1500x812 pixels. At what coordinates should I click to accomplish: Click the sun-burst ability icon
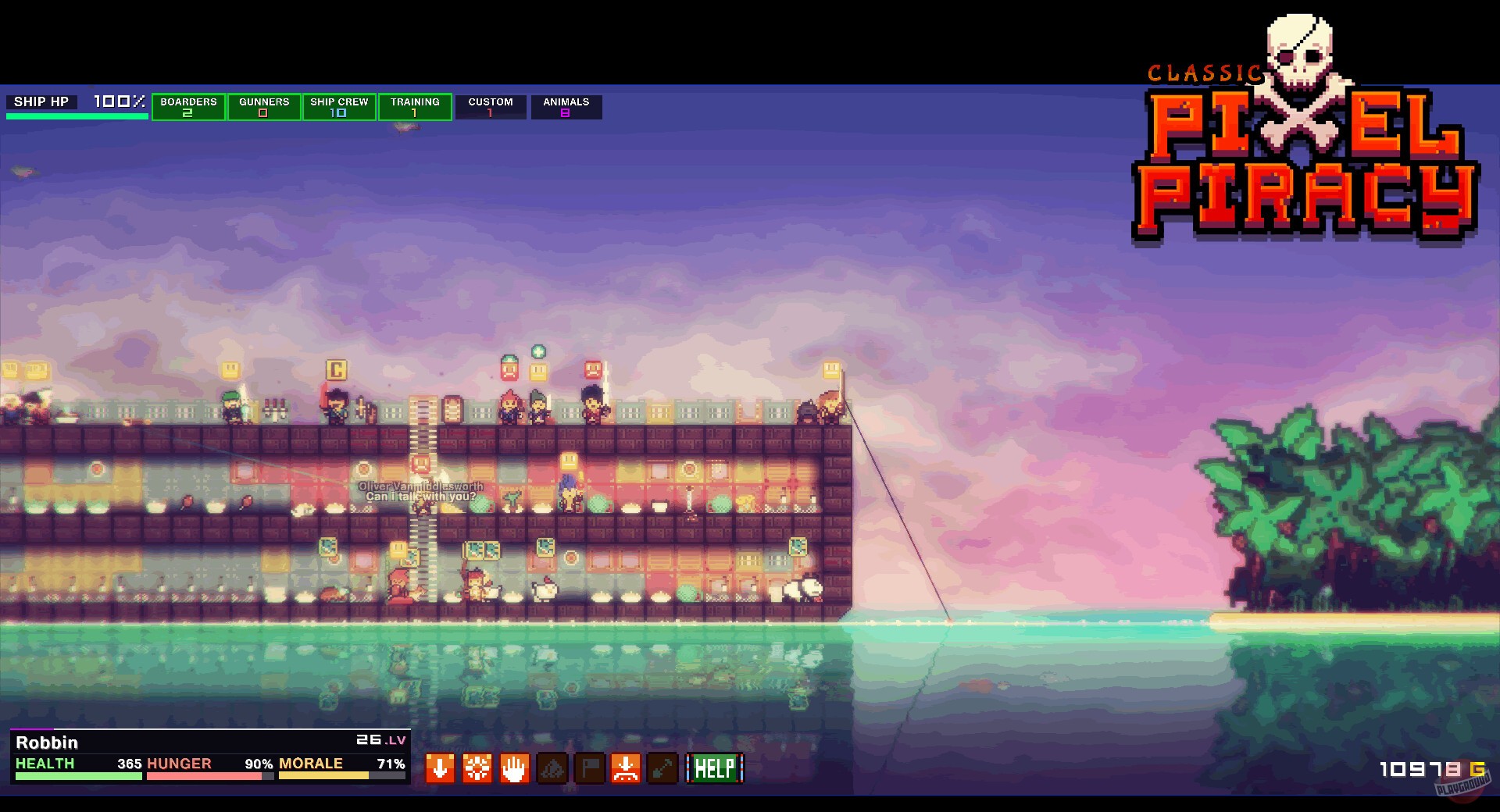(x=477, y=769)
